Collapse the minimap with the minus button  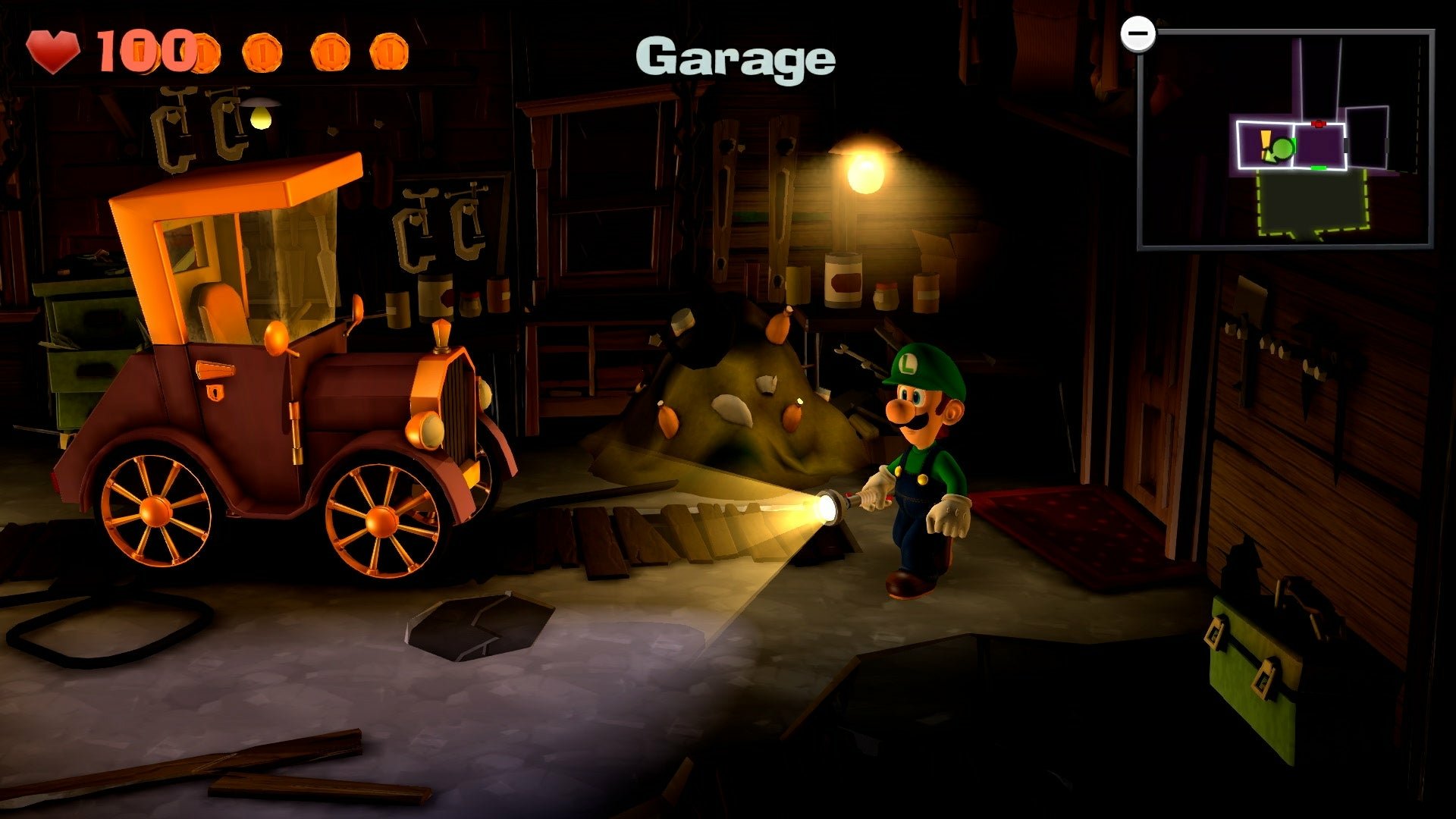pyautogui.click(x=1139, y=32)
